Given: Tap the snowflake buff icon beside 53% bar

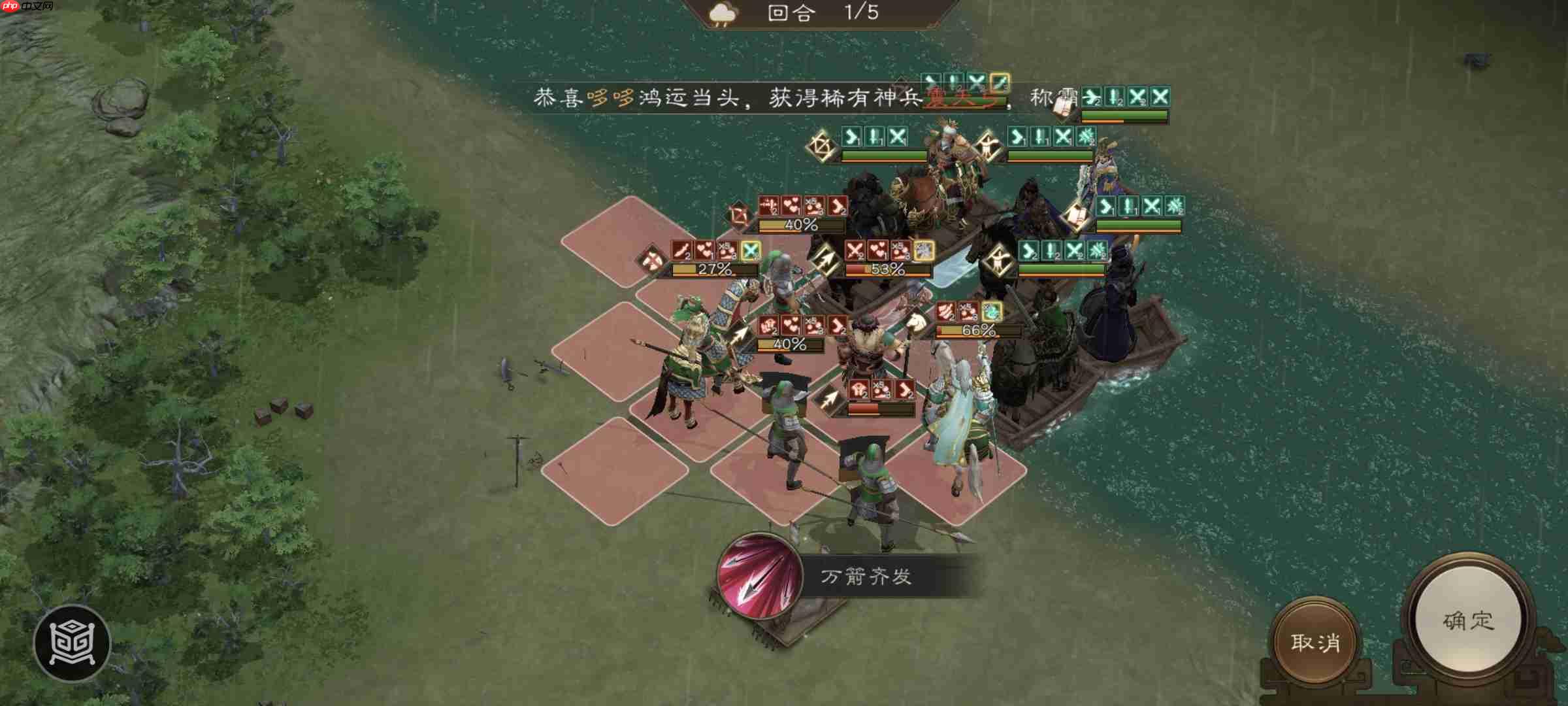Looking at the screenshot, I should (x=923, y=252).
